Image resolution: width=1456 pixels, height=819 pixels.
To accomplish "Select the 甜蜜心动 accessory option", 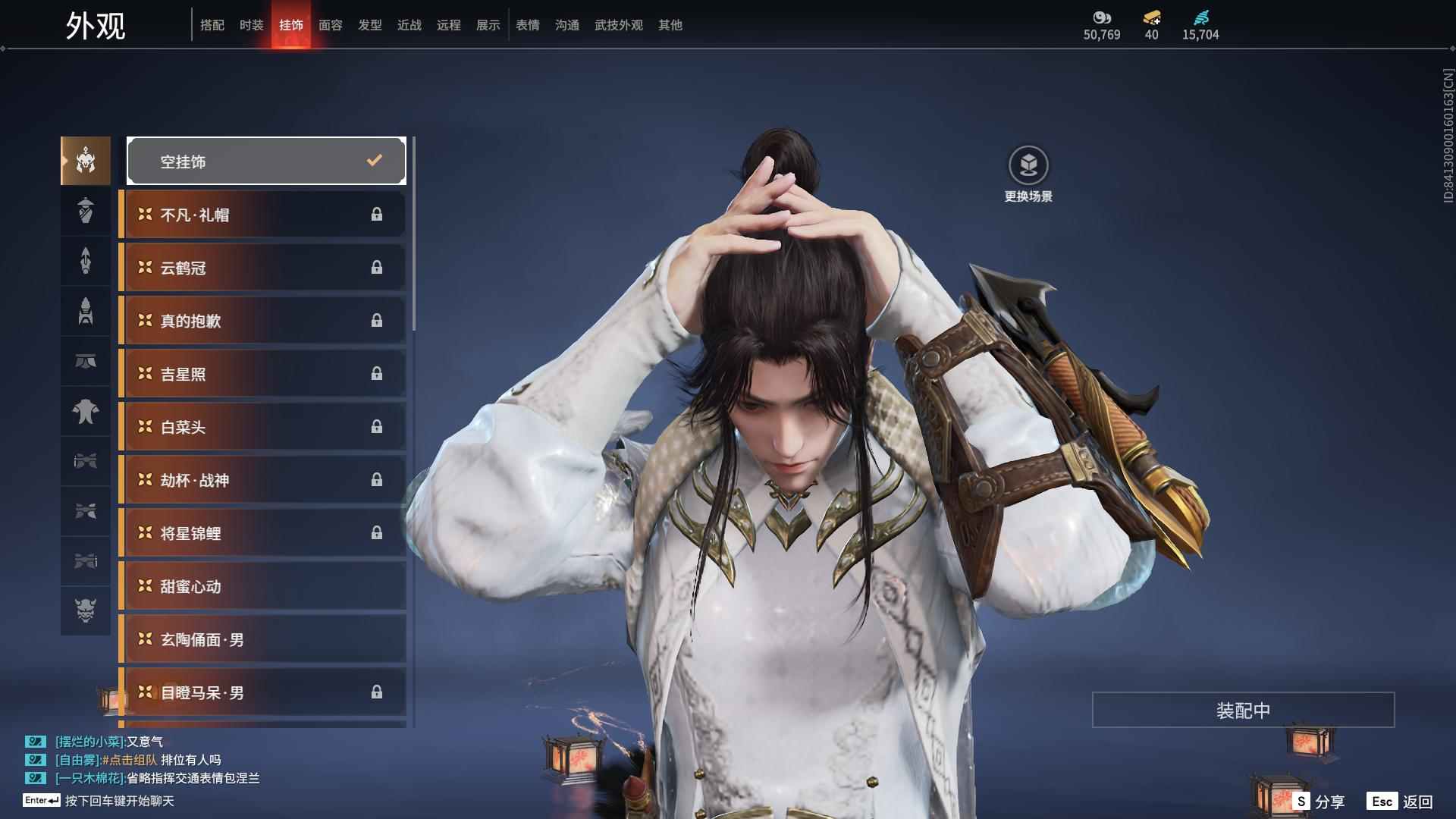I will 262,585.
